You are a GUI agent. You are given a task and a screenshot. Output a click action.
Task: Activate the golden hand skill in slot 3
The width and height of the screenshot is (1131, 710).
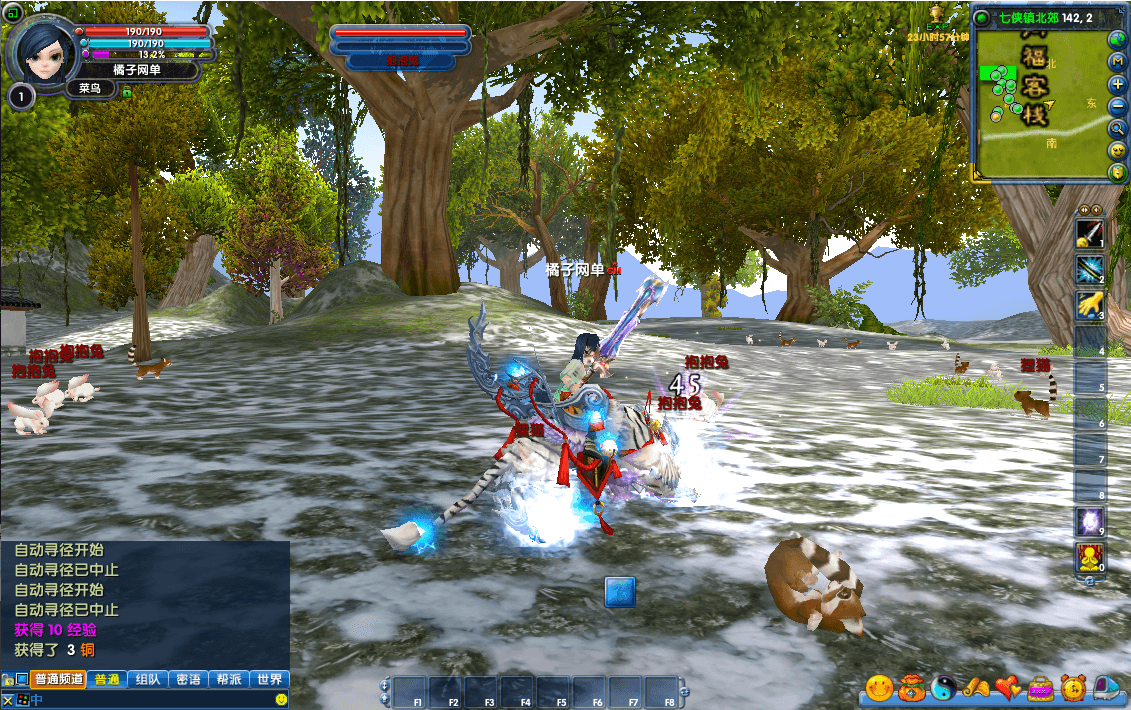pos(1089,305)
